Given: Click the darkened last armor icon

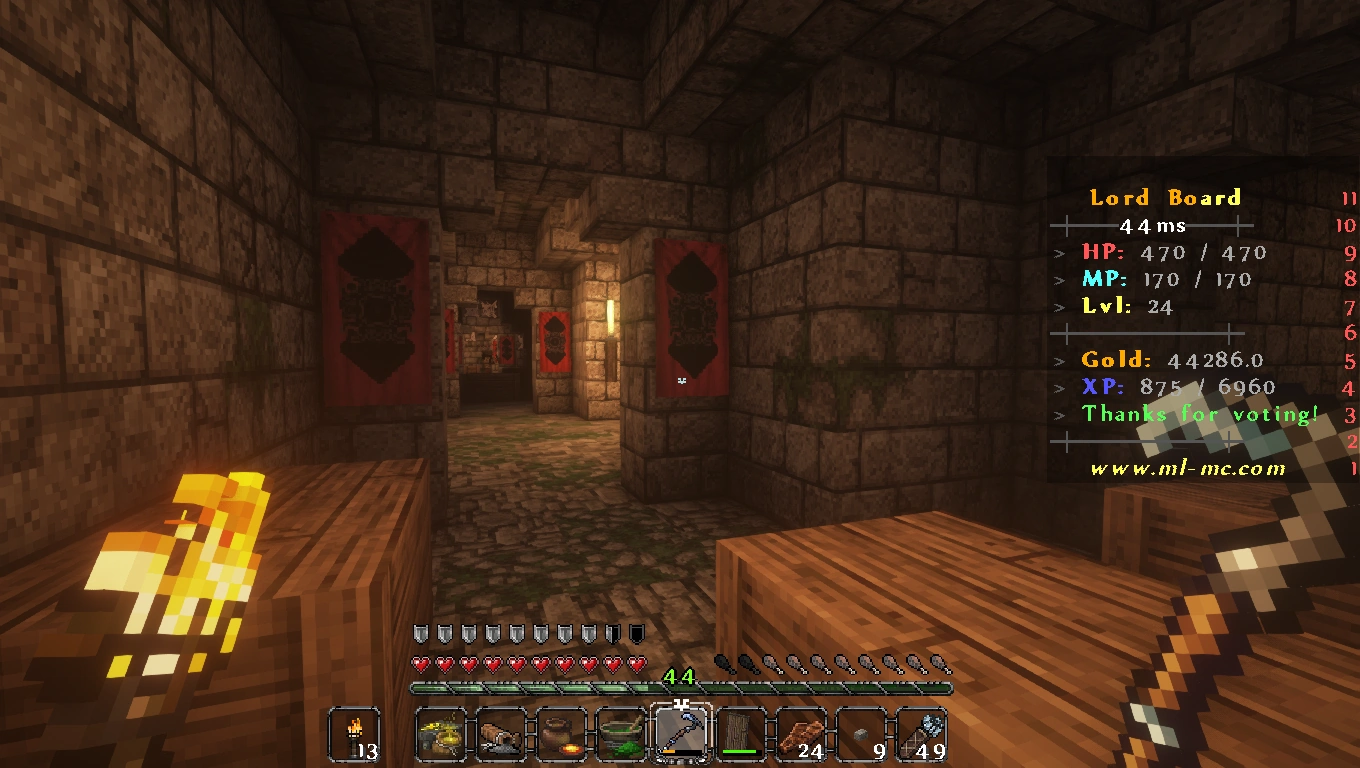Looking at the screenshot, I should (635, 633).
